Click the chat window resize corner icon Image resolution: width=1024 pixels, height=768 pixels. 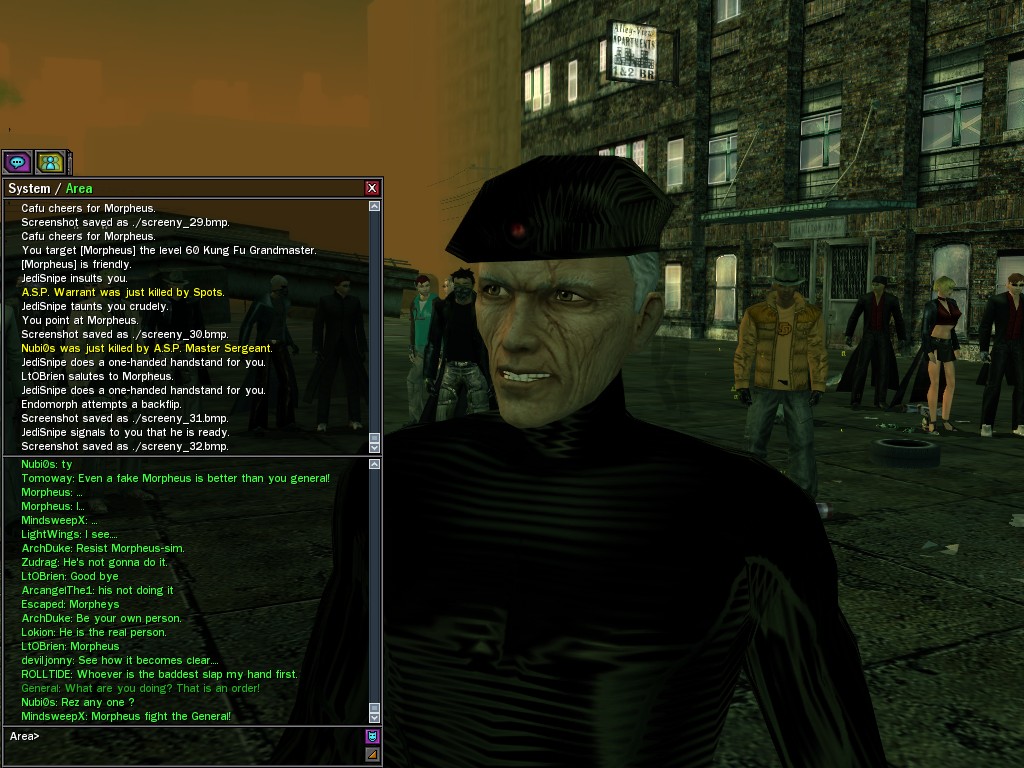(372, 754)
